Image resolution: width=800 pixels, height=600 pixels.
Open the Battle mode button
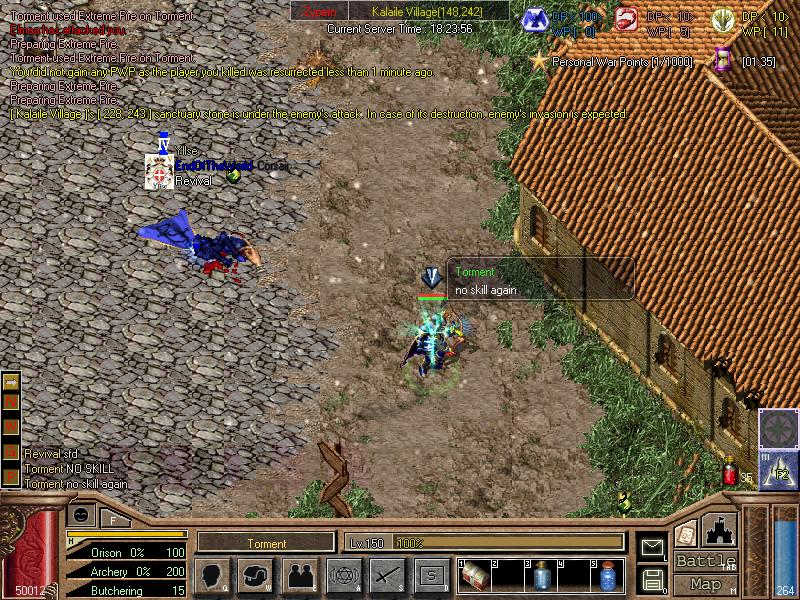tap(704, 561)
